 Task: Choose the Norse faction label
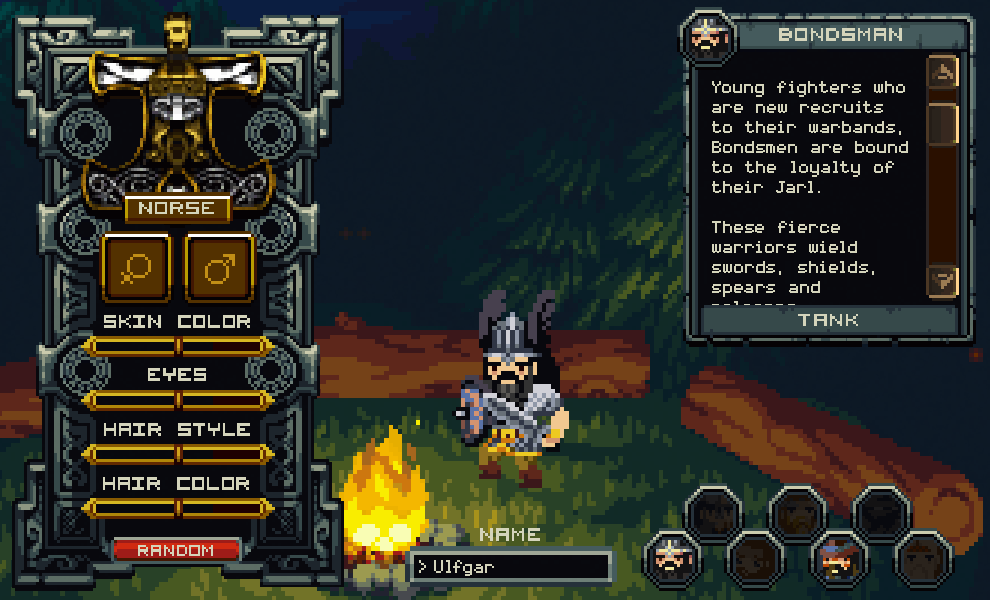[x=177, y=208]
